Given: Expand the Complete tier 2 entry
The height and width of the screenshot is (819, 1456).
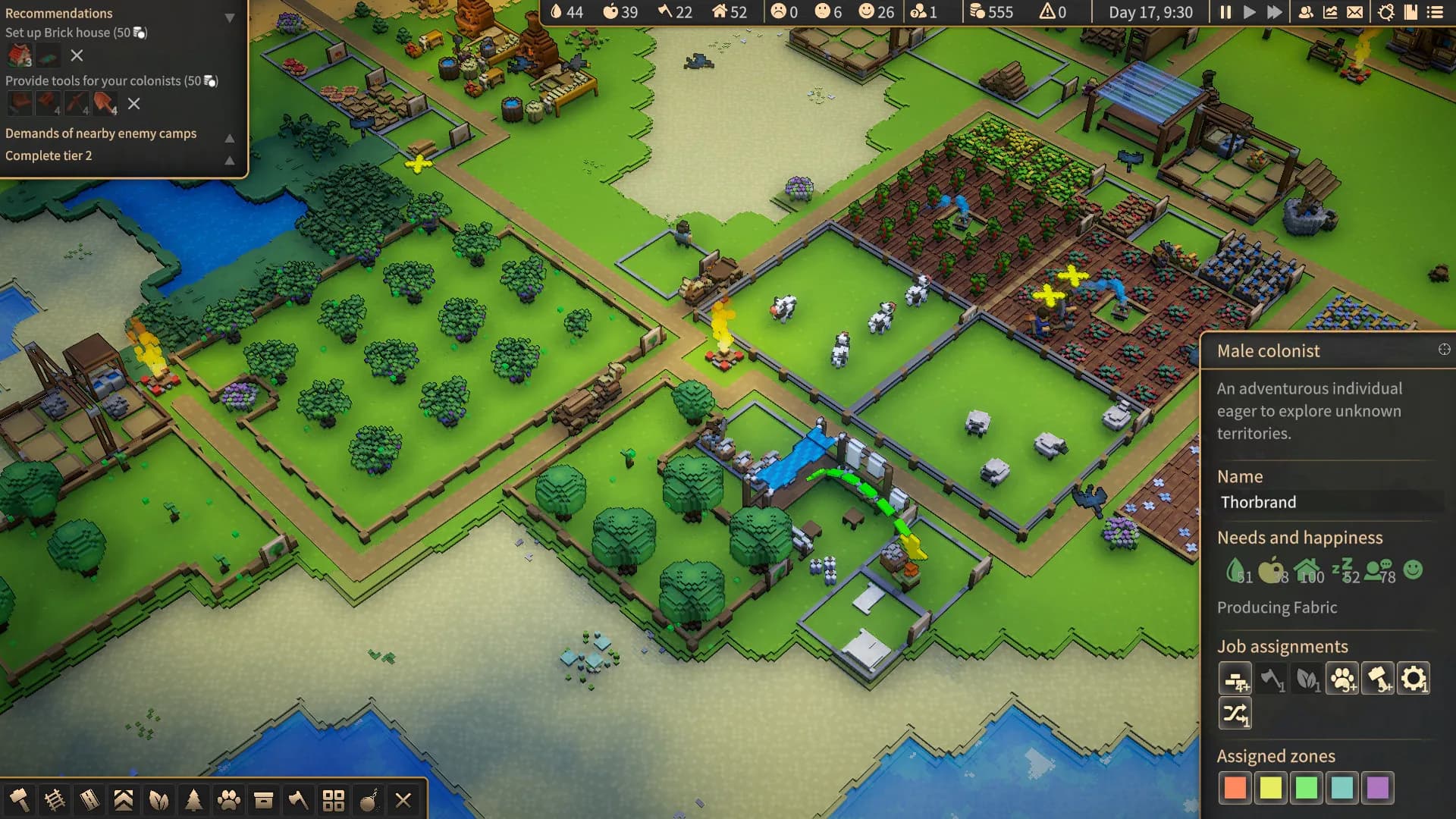Looking at the screenshot, I should click(x=229, y=160).
